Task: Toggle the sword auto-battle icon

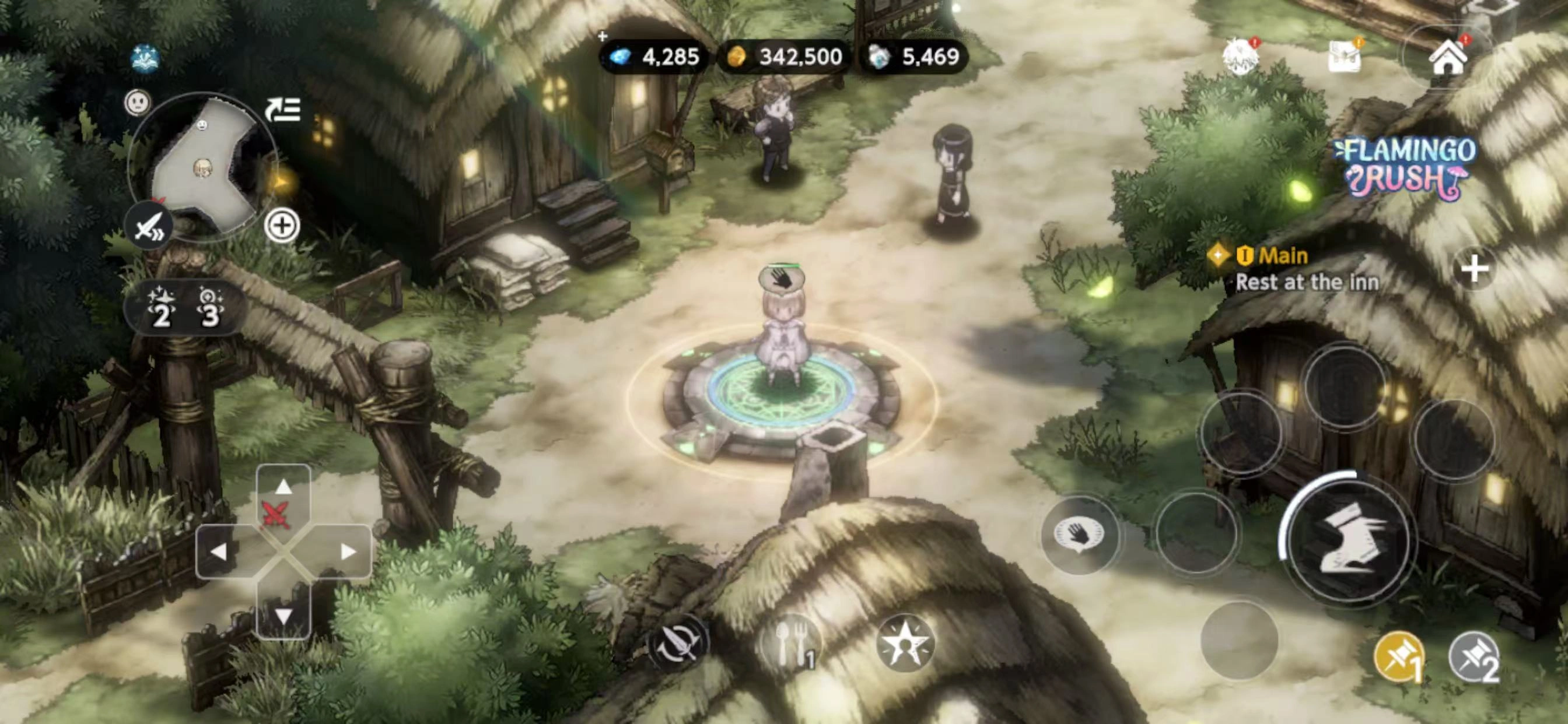Action: [149, 226]
